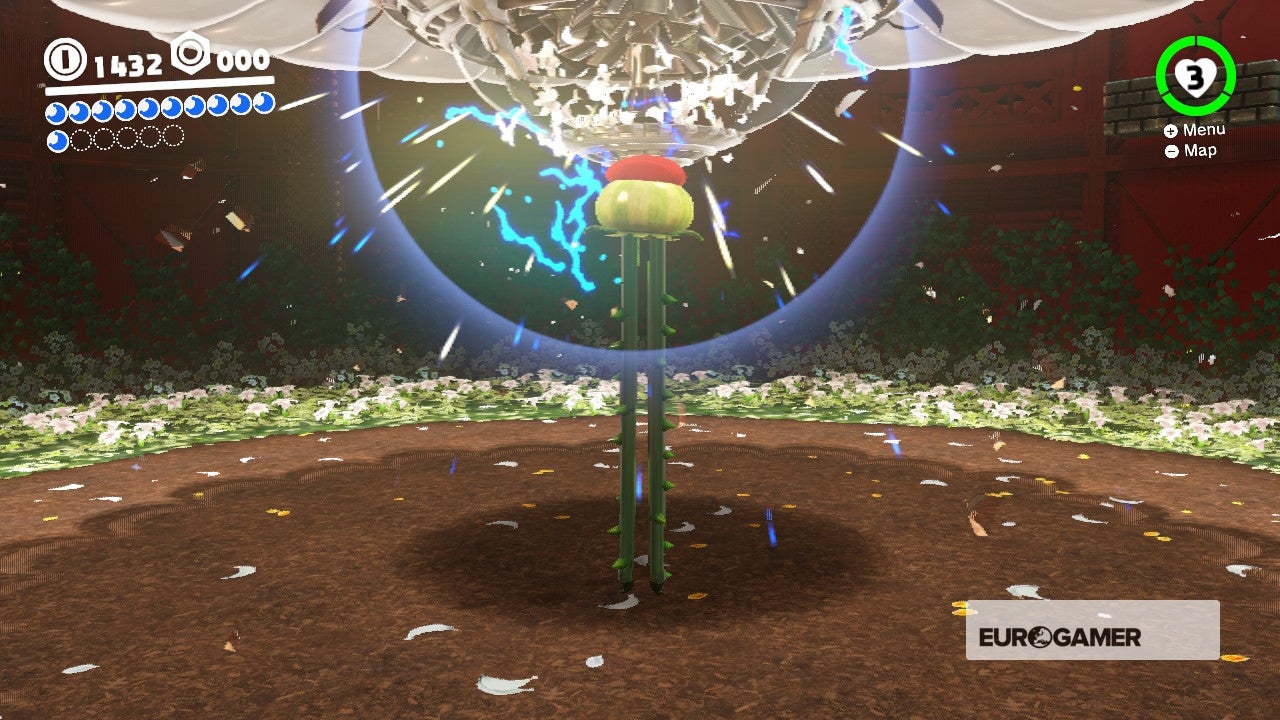Screen dimensions: 1280x720
Task: Open the Menu option
Action: point(1207,130)
